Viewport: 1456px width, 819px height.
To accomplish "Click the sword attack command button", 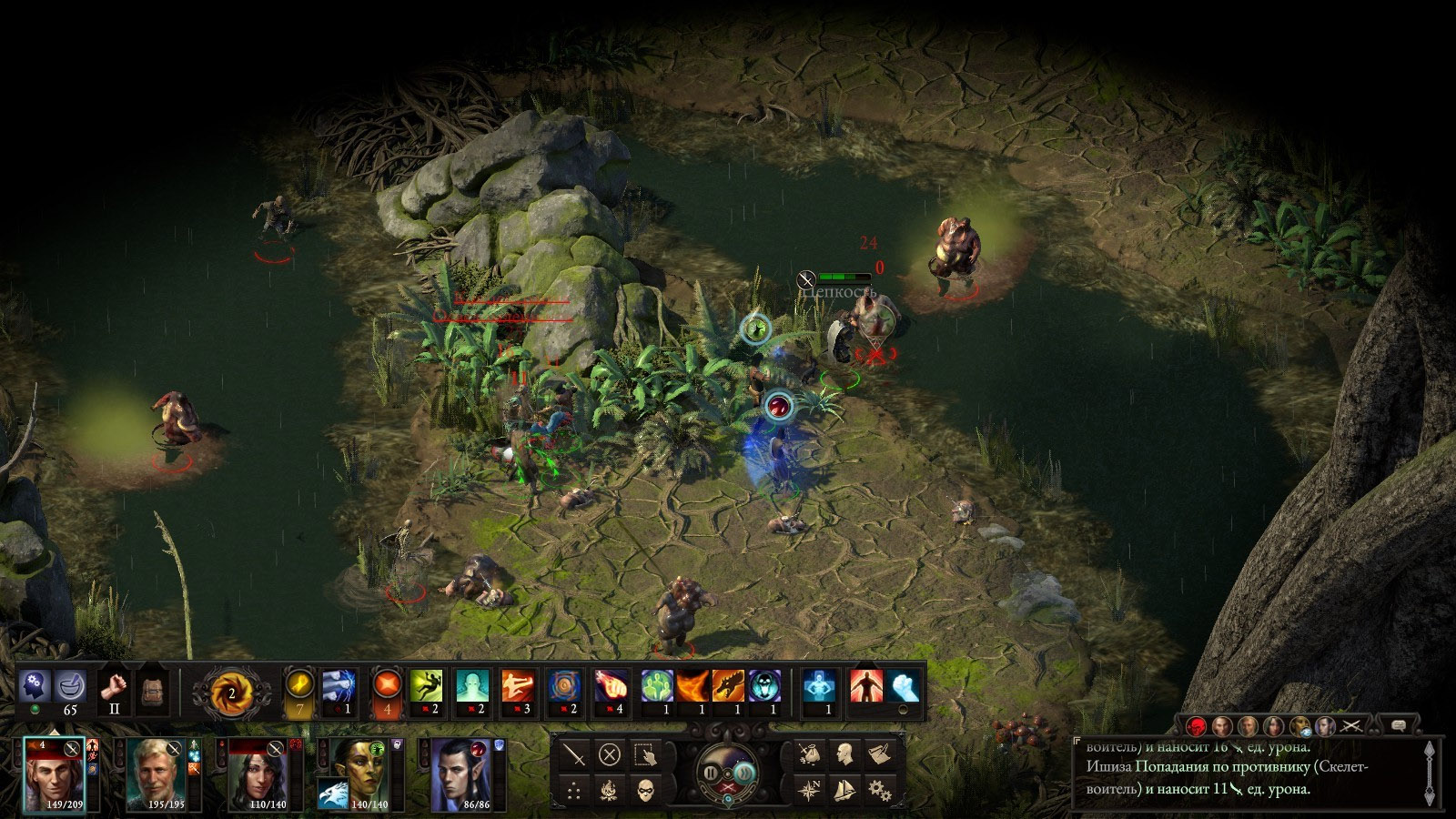I will pyautogui.click(x=574, y=754).
